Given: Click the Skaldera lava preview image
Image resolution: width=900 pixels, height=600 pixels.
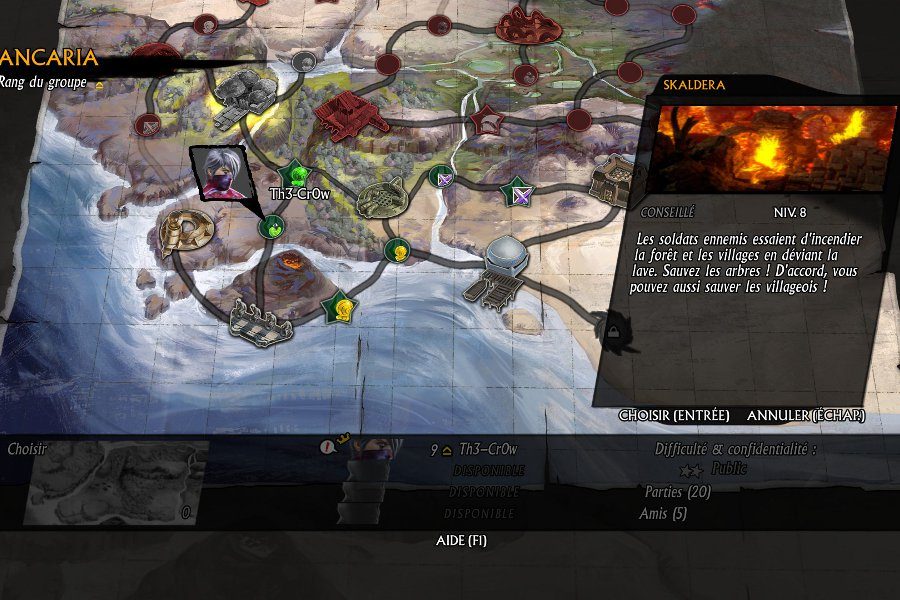Looking at the screenshot, I should (x=776, y=150).
